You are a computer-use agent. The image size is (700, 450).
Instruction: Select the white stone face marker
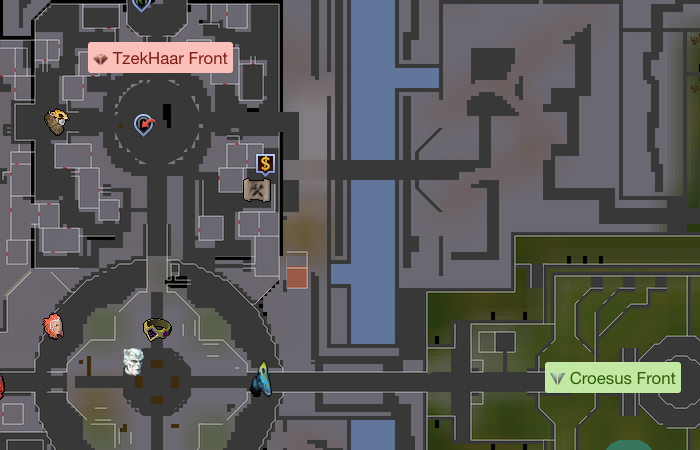pos(134,361)
